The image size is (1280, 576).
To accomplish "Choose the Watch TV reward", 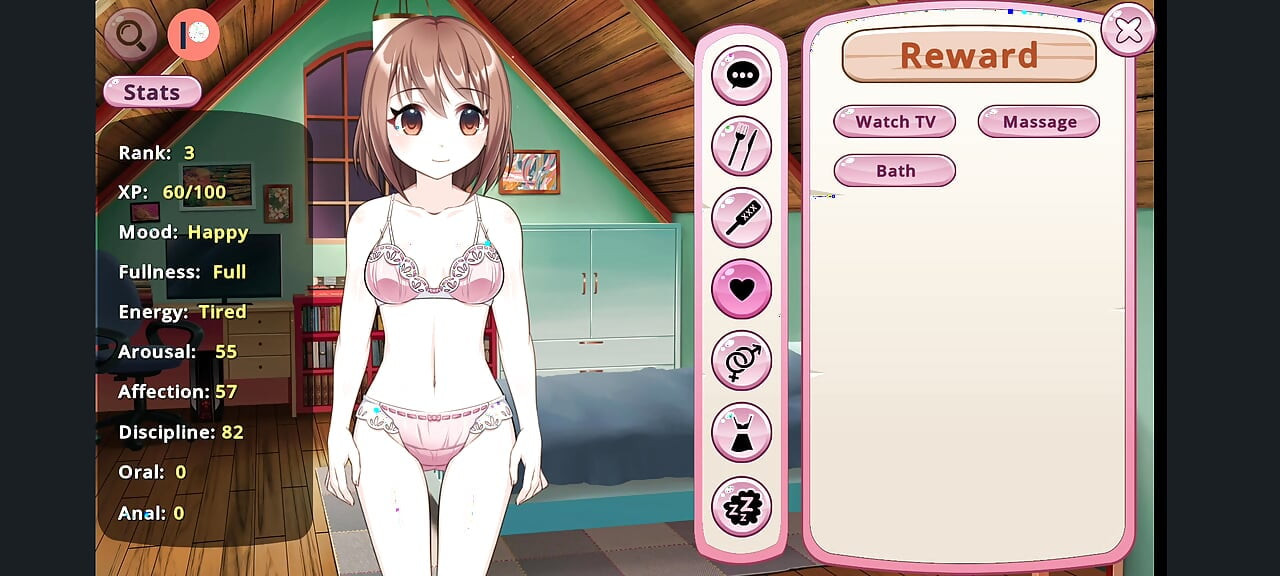I will [x=894, y=122].
